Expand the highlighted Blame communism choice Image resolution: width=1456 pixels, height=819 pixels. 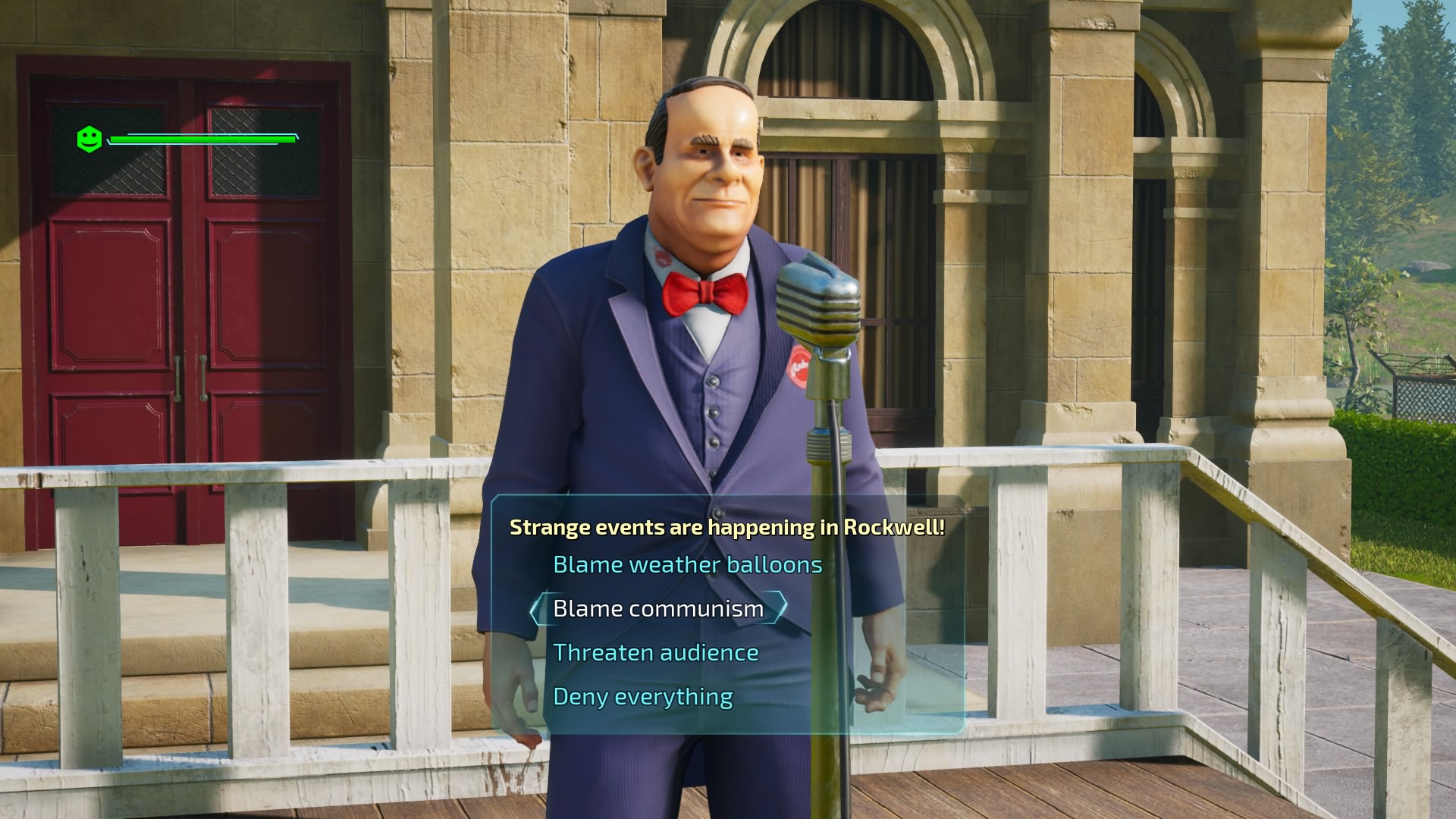pyautogui.click(x=657, y=608)
